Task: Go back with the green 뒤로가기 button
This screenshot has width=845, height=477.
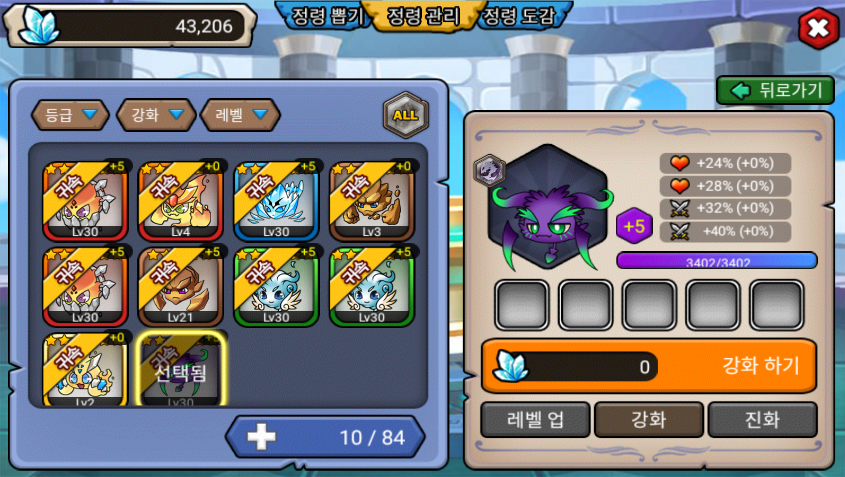Action: tap(775, 90)
